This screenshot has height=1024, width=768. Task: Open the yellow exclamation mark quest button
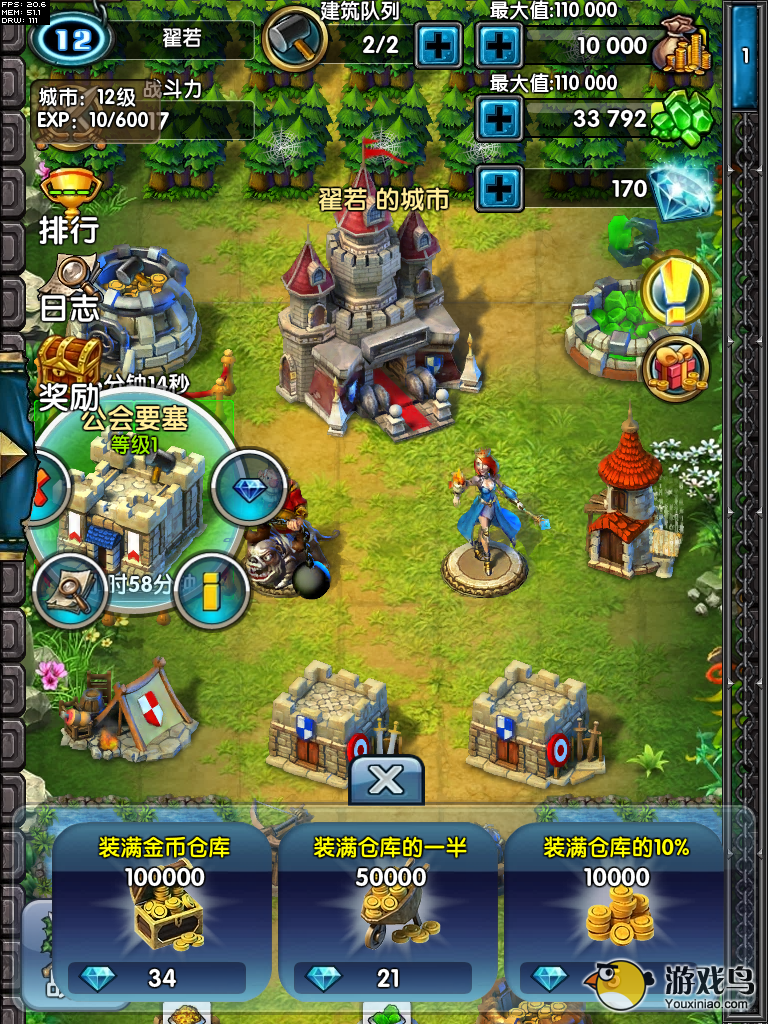[x=676, y=290]
